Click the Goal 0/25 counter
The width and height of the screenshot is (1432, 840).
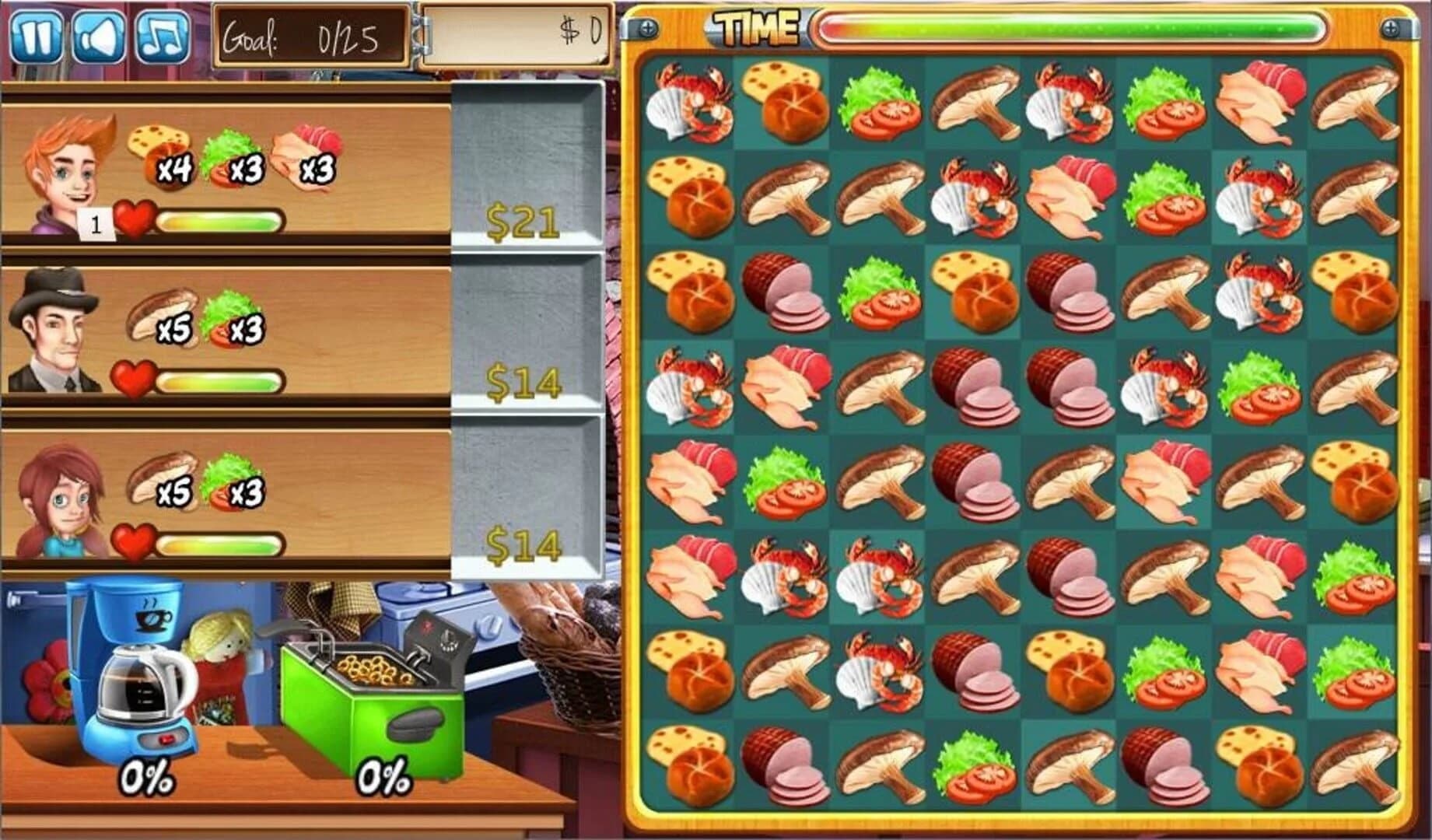pos(313,35)
